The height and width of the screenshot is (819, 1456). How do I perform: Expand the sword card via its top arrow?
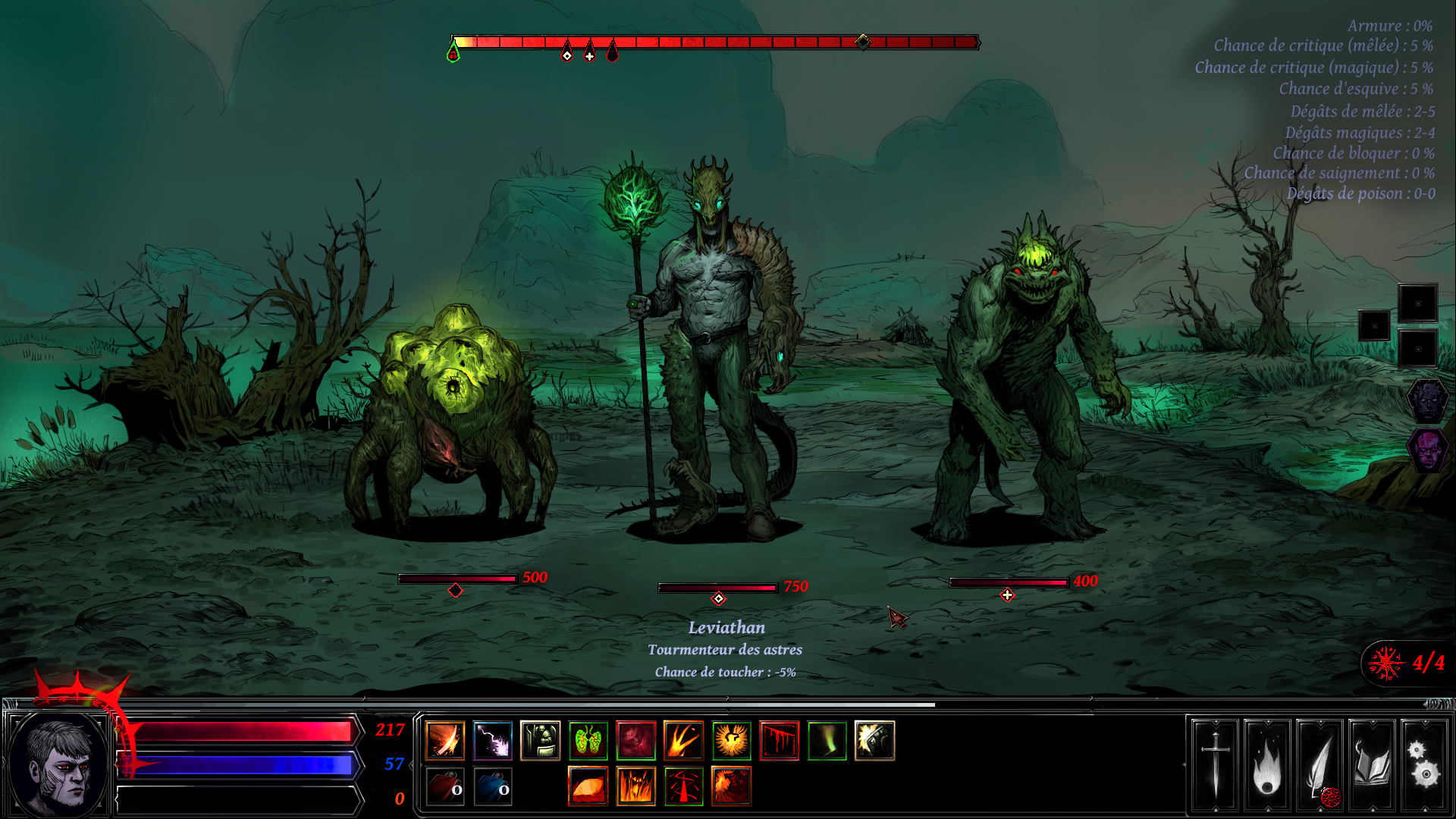1215,722
